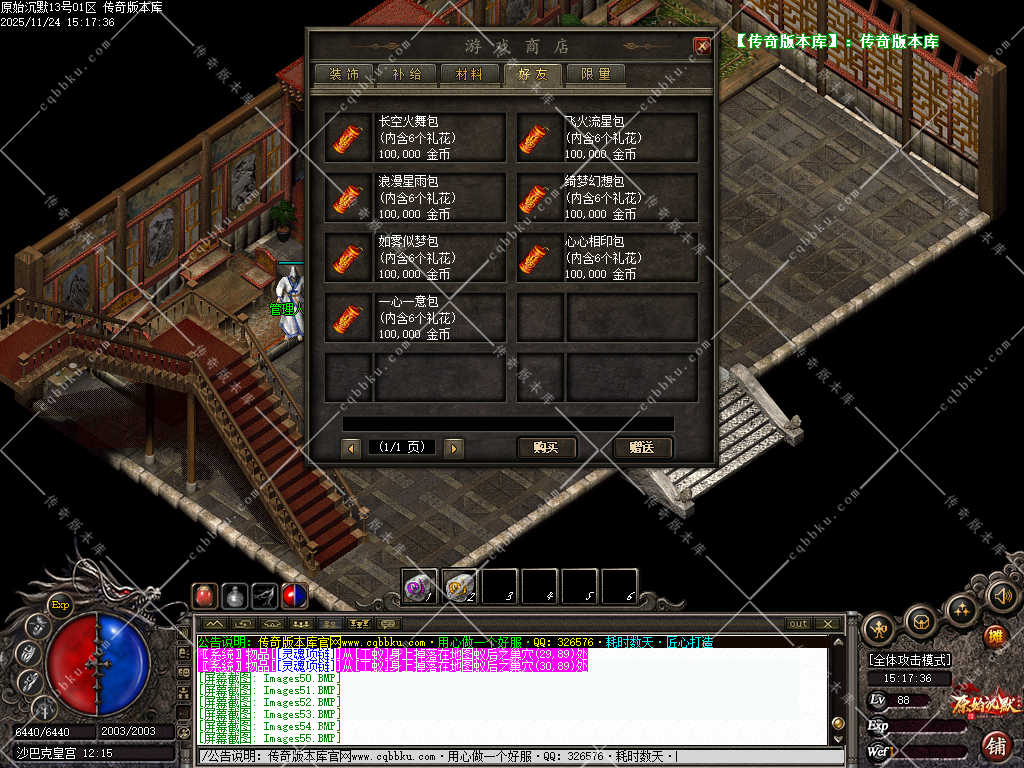Viewport: 1024px width, 768px height.
Task: Go to the next shop page arrow
Action: [x=453, y=449]
